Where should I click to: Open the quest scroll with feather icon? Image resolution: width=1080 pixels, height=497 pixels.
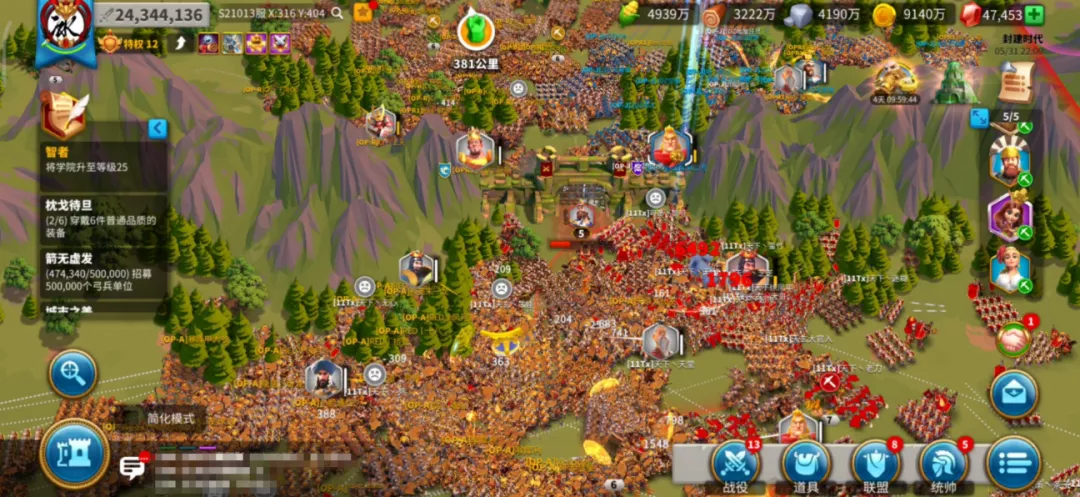click(x=64, y=115)
